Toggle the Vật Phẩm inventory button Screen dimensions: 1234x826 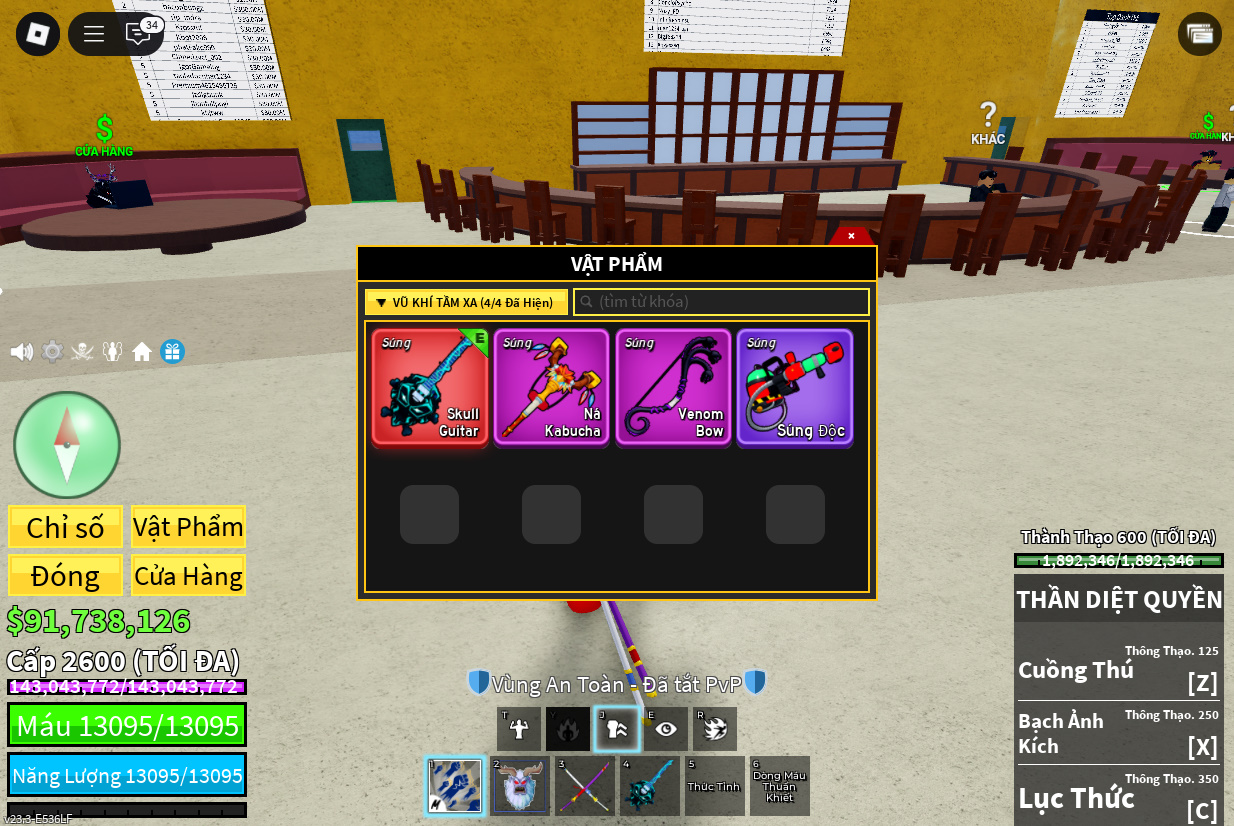click(x=188, y=527)
